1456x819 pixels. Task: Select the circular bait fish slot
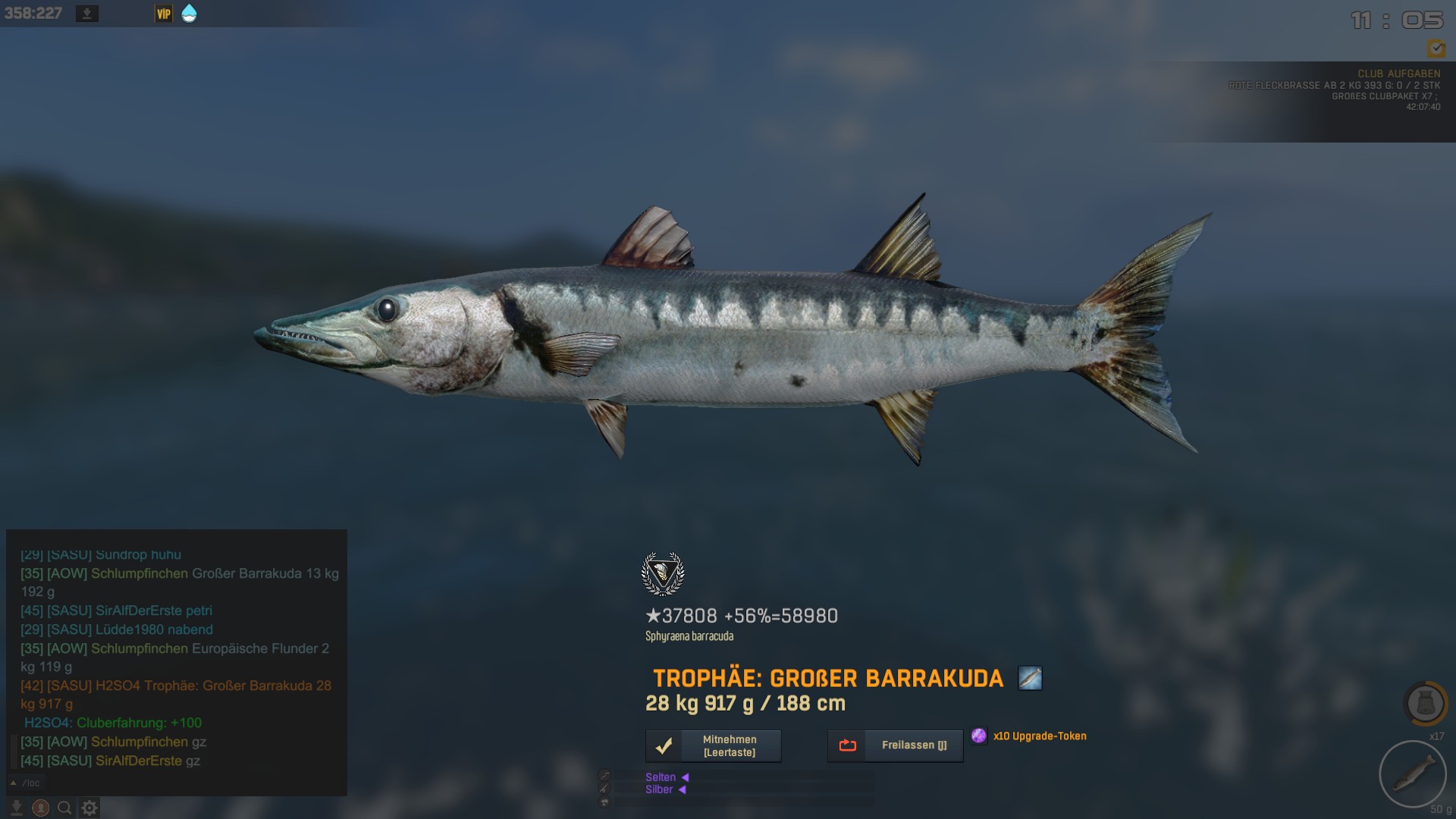point(1412,773)
